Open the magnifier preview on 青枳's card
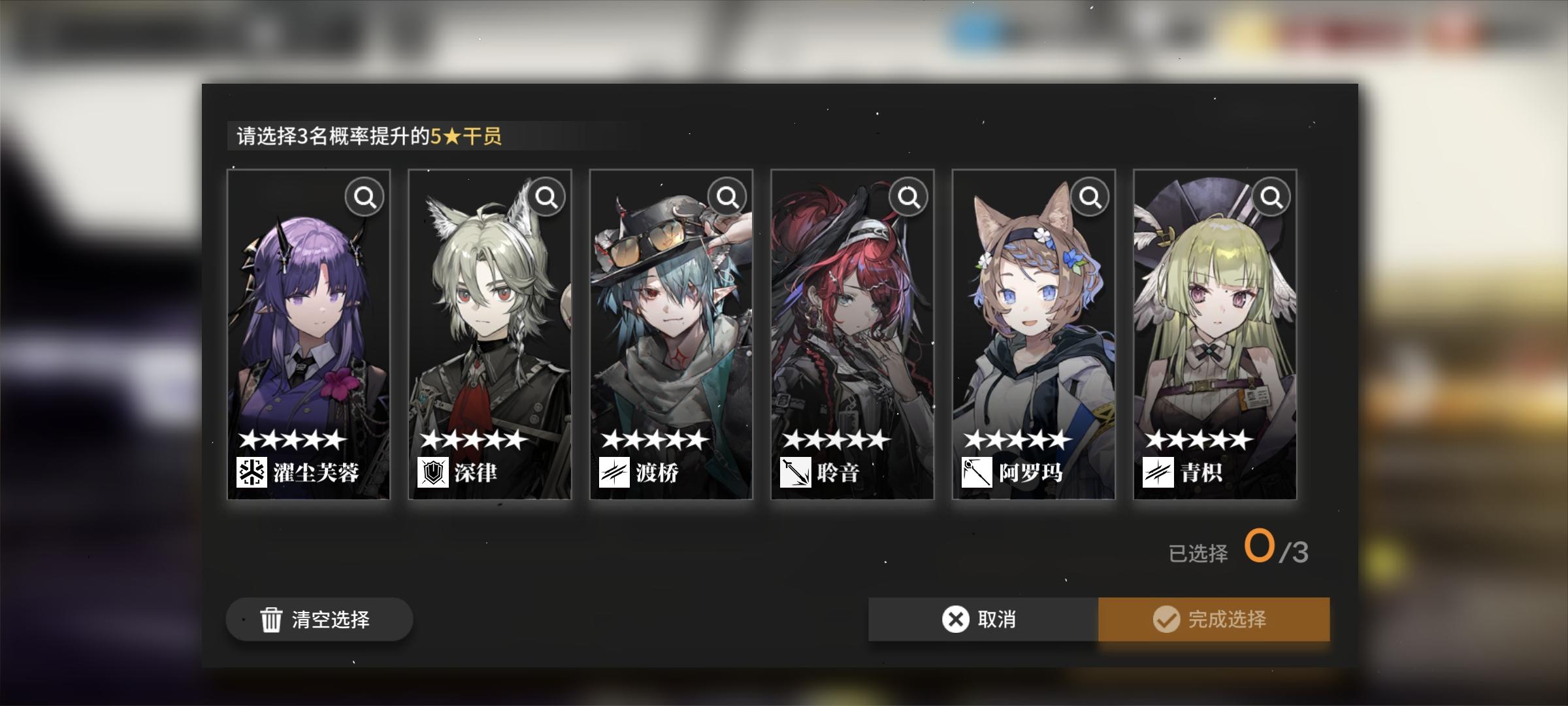Image resolution: width=1568 pixels, height=706 pixels. click(x=1271, y=195)
